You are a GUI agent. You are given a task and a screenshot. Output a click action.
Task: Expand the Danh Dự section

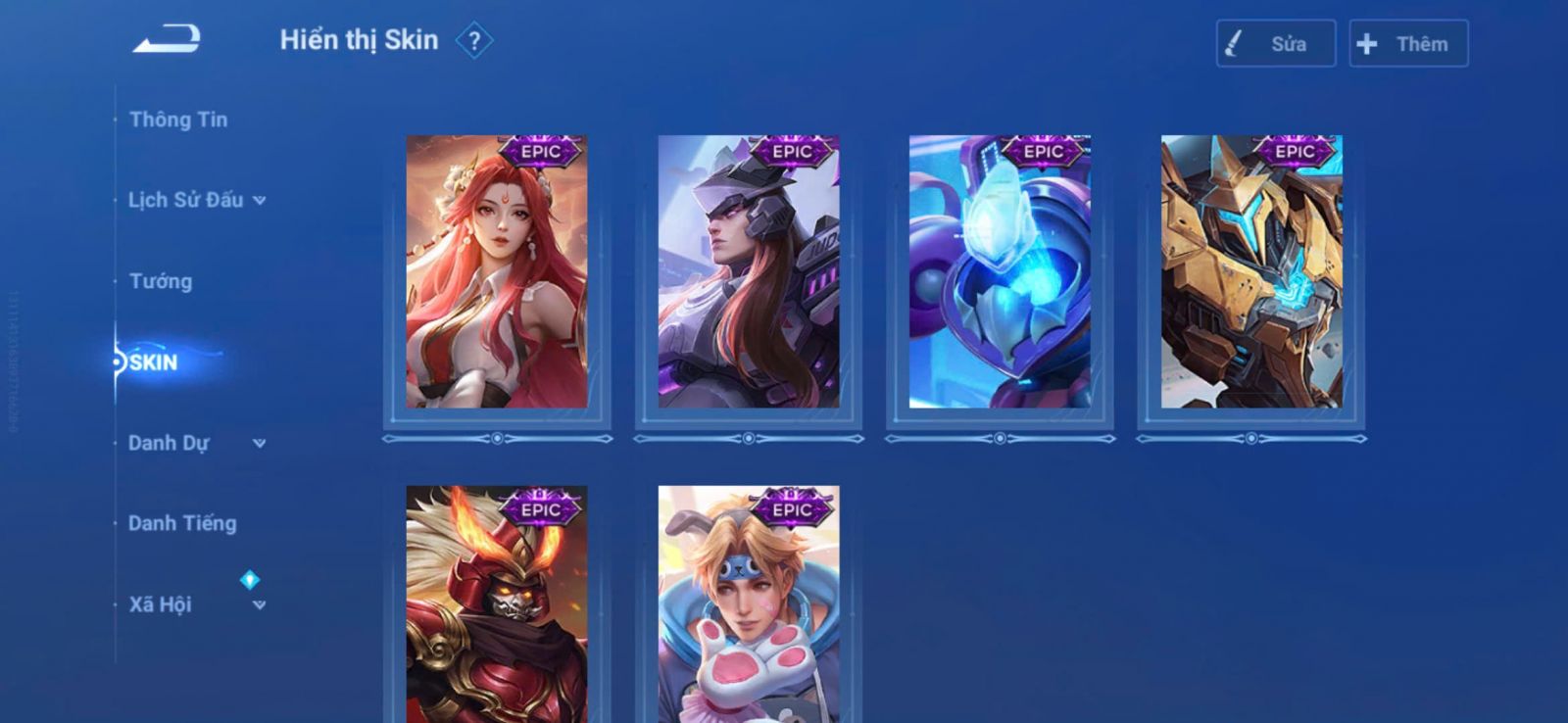point(196,443)
